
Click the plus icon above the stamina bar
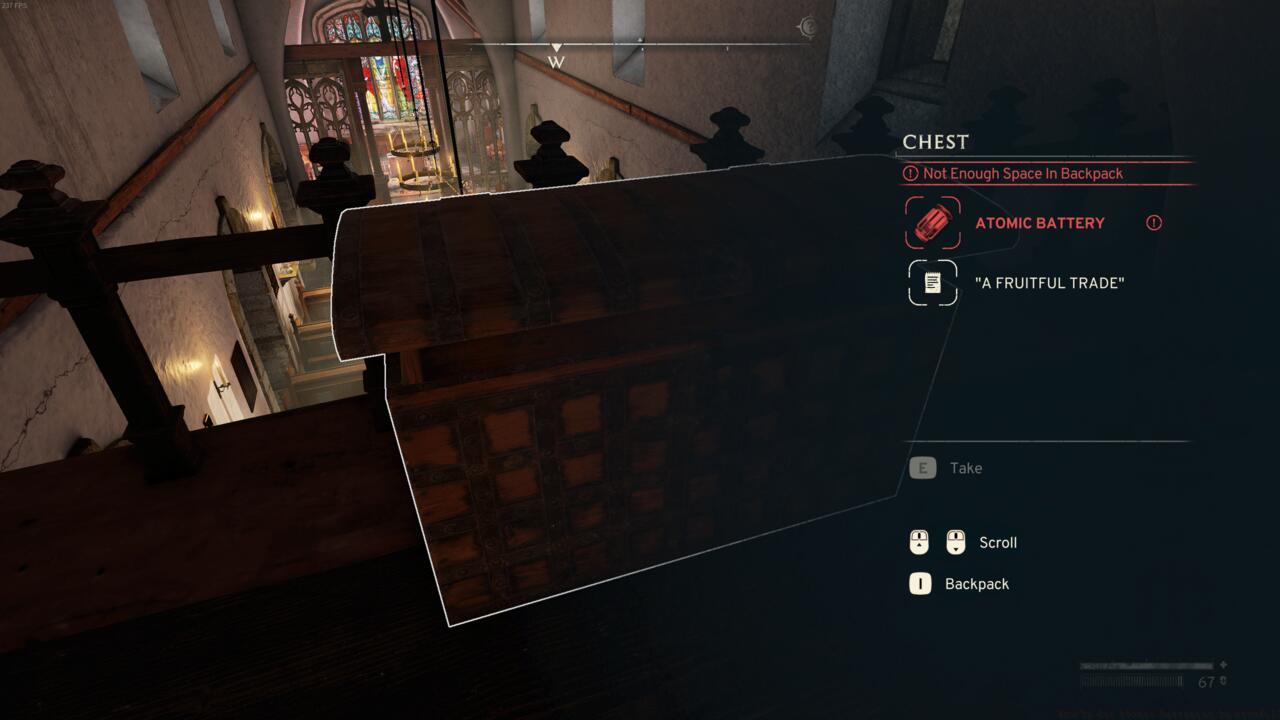[1223, 664]
